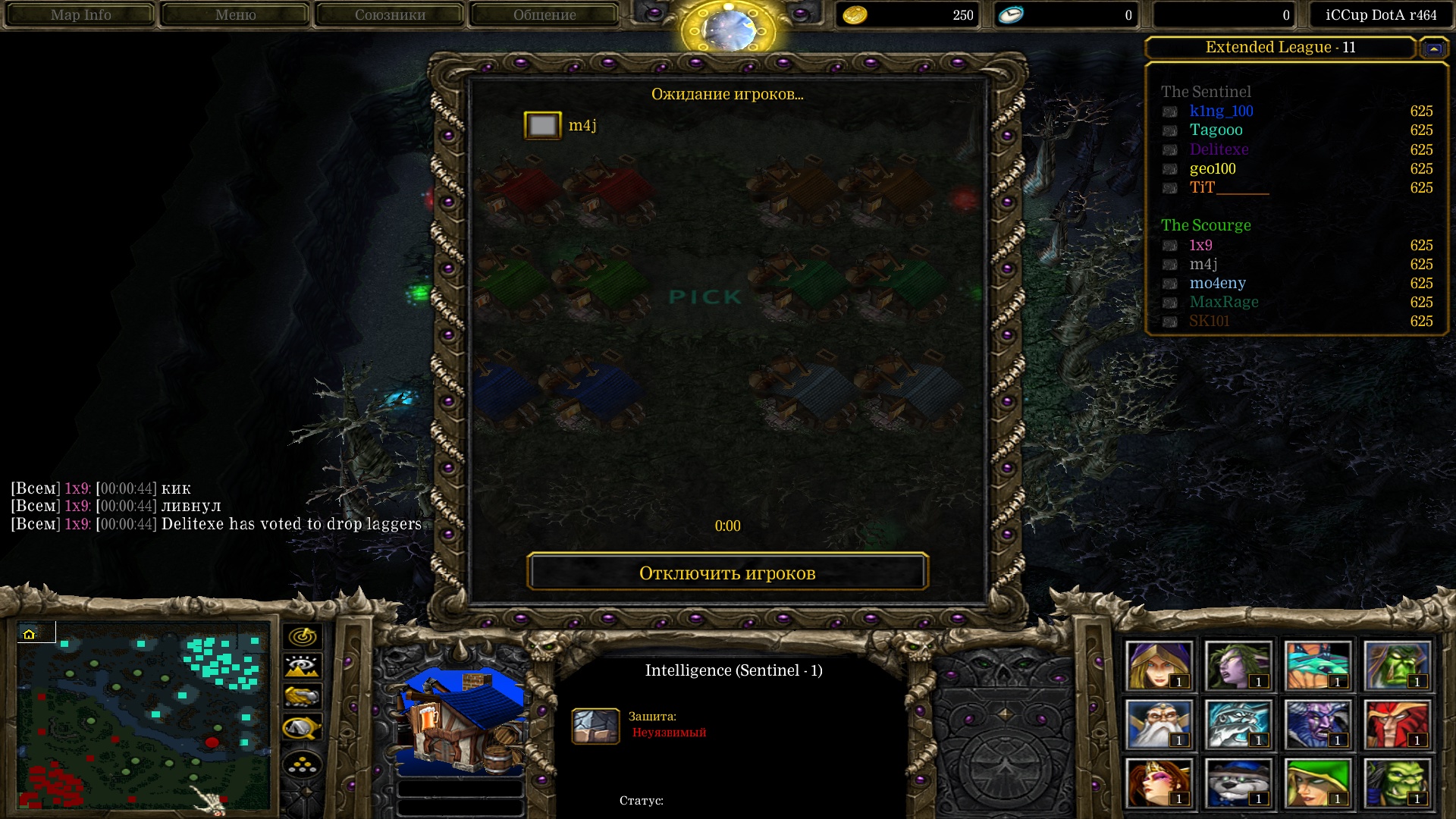1456x819 pixels.
Task: Pick the hooded blonde sorceress hero
Action: pyautogui.click(x=1158, y=665)
